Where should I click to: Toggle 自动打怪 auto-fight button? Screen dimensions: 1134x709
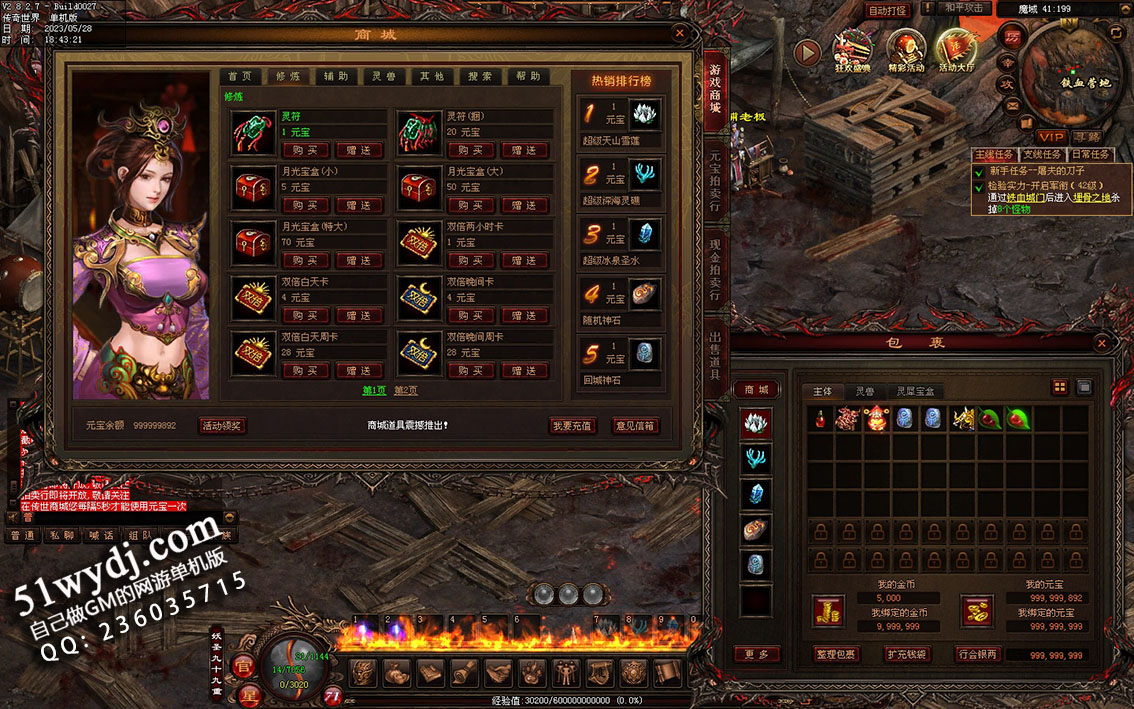(x=886, y=10)
